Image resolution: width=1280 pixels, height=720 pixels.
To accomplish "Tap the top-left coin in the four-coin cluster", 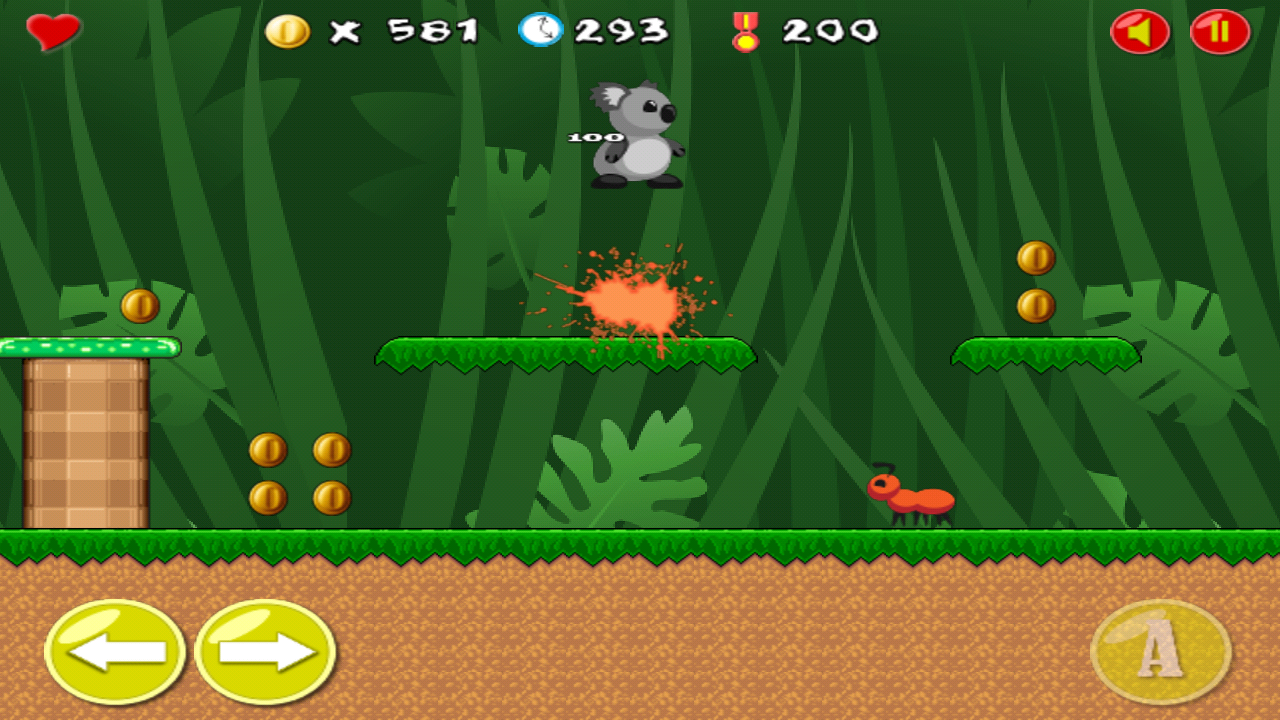I will pos(268,449).
